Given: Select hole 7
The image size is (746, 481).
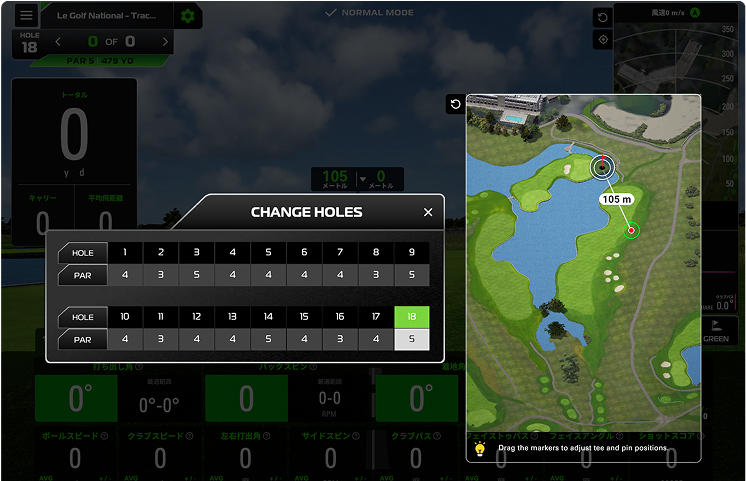Looking at the screenshot, I should click(x=340, y=253).
